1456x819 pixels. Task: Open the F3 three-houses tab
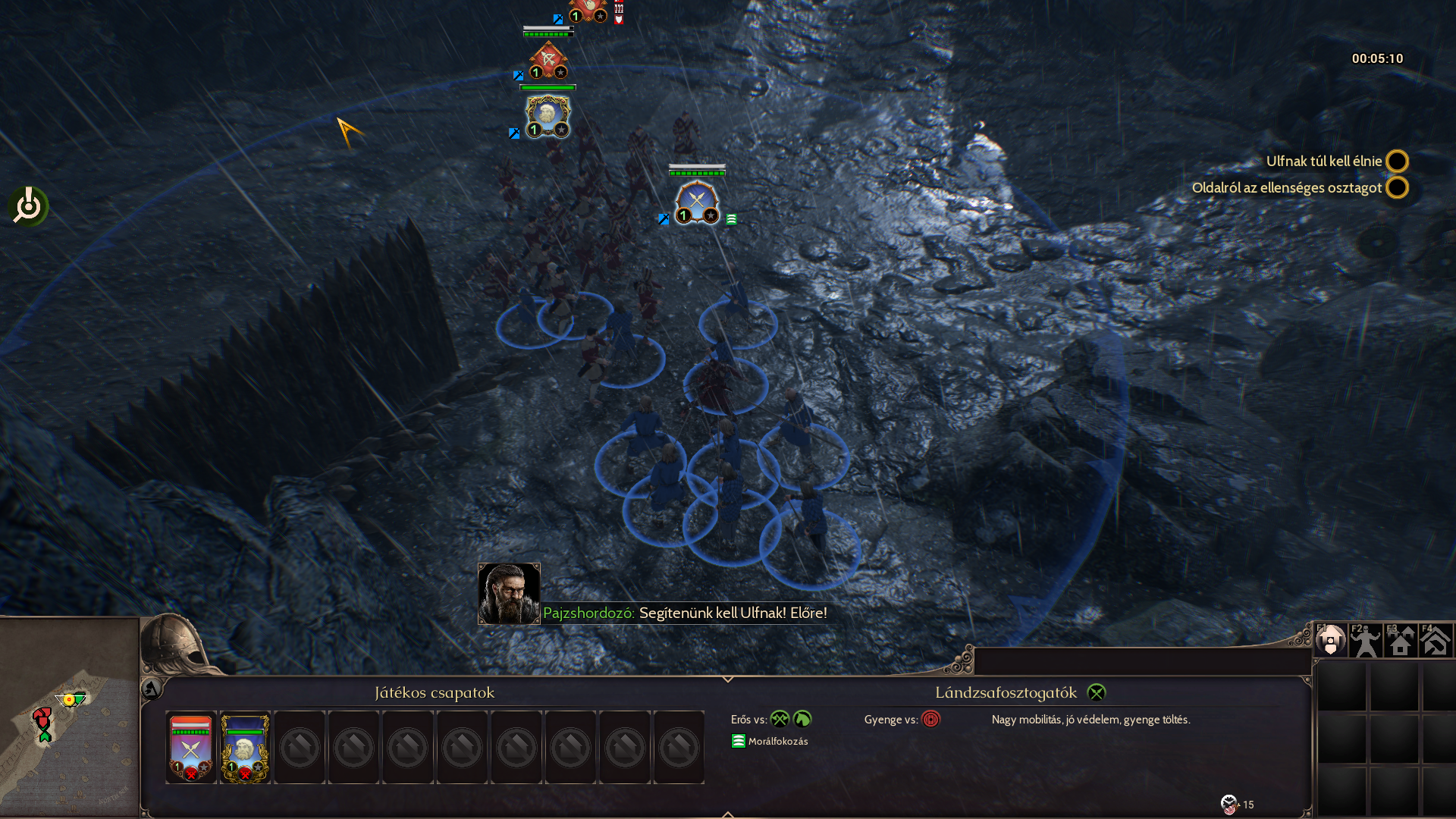[x=1400, y=641]
